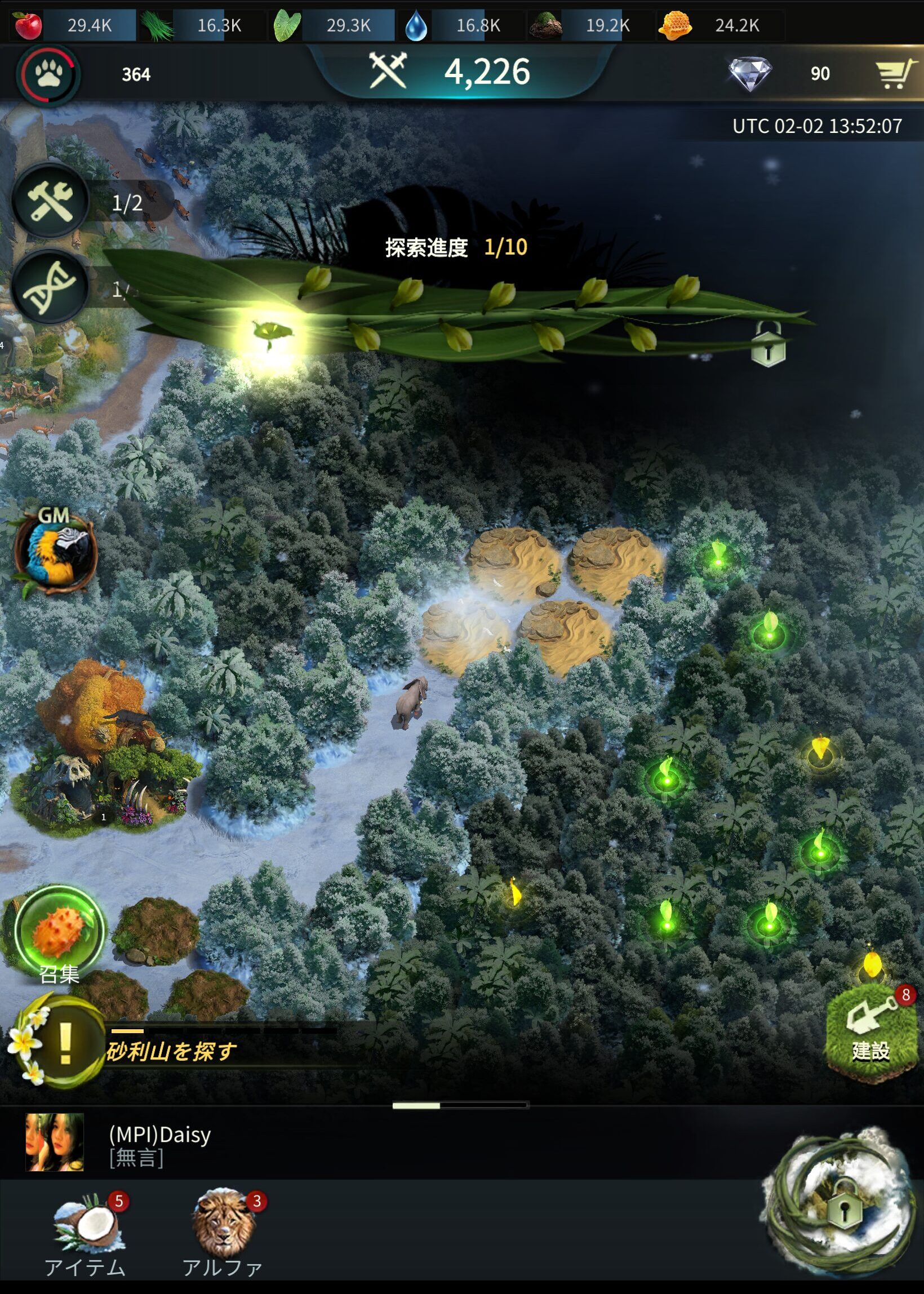The image size is (924, 1294).
Task: Tap the diamond currency icon
Action: tap(750, 74)
